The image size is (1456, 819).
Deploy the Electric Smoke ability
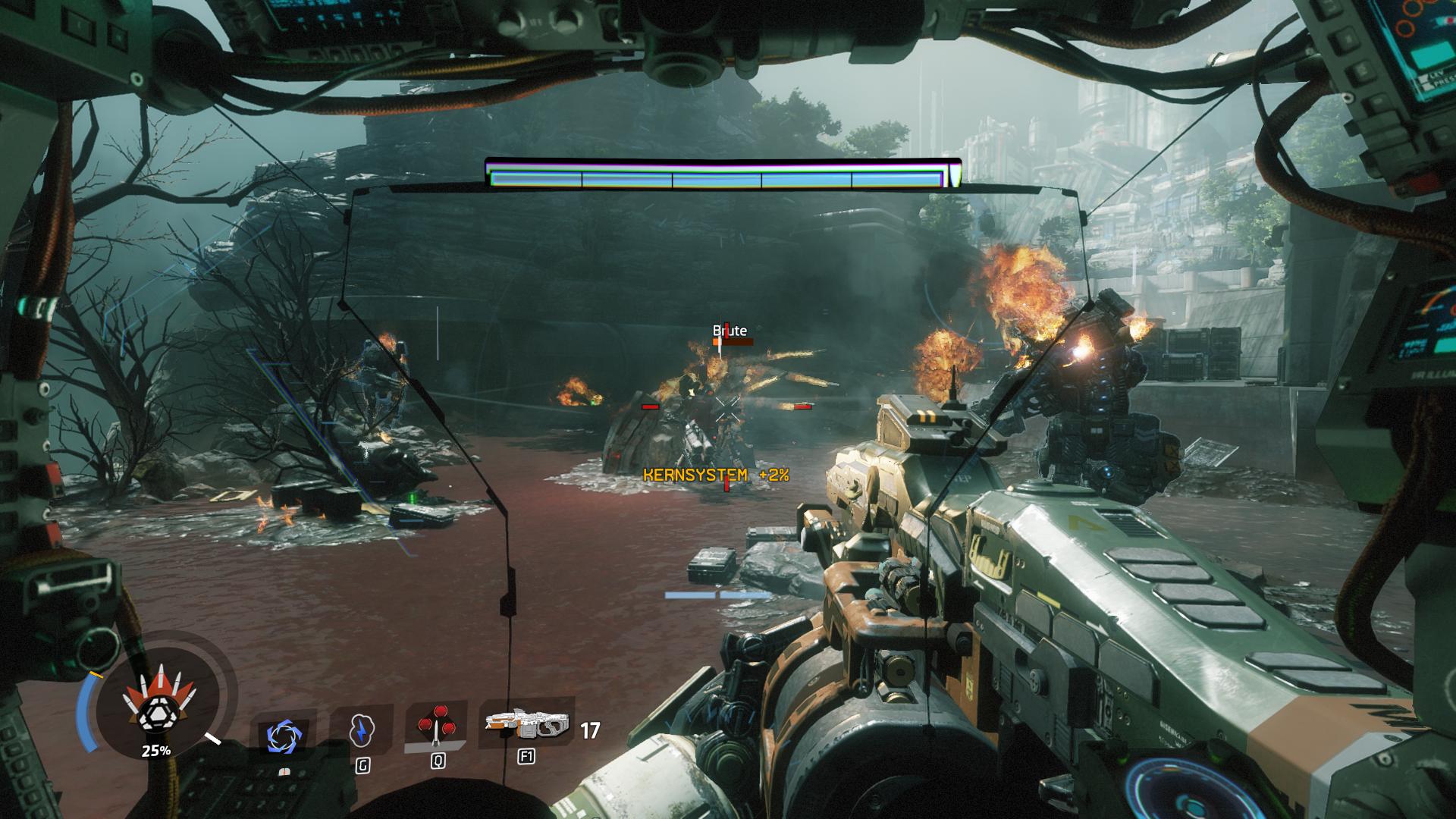point(362,731)
